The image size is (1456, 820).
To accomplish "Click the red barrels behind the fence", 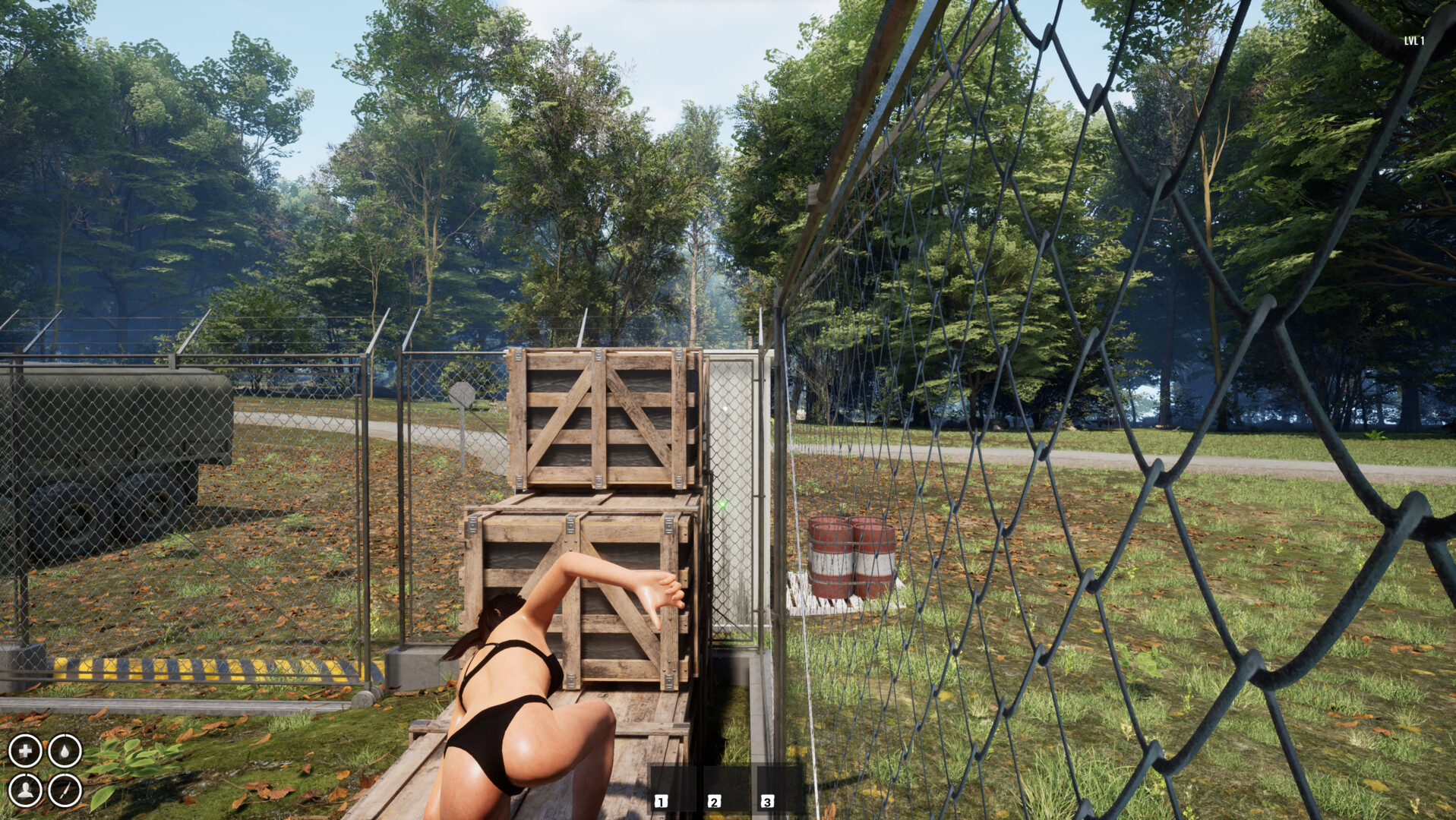I will (851, 558).
